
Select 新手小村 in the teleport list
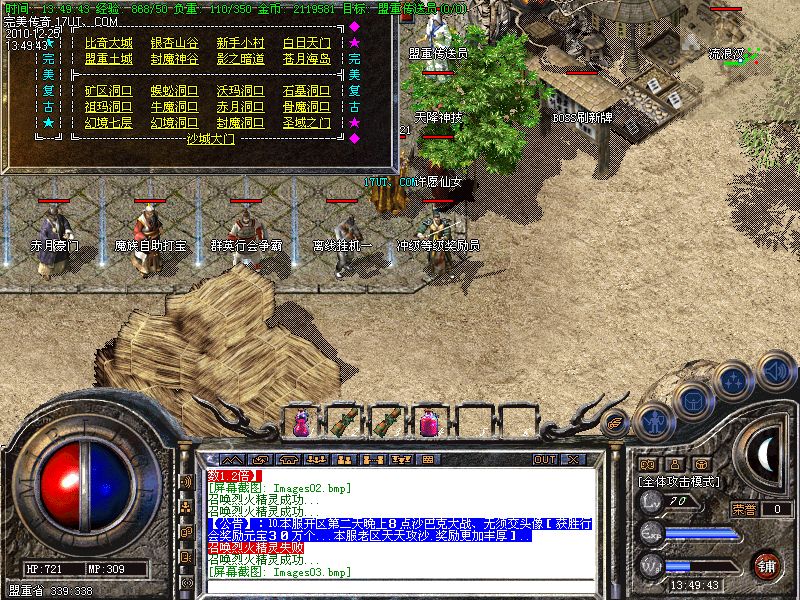[241, 43]
